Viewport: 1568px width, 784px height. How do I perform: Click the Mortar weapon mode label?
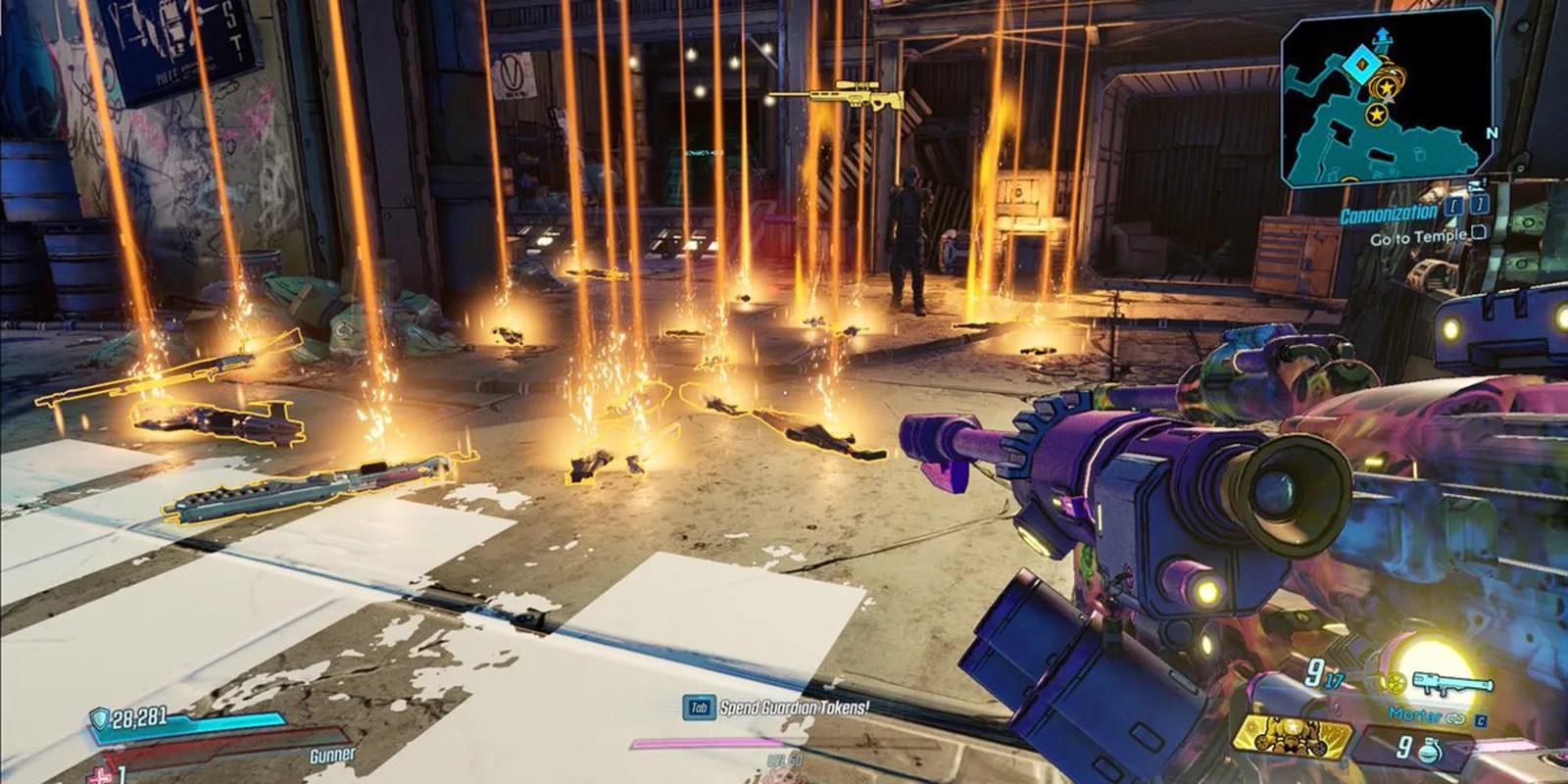[1415, 715]
